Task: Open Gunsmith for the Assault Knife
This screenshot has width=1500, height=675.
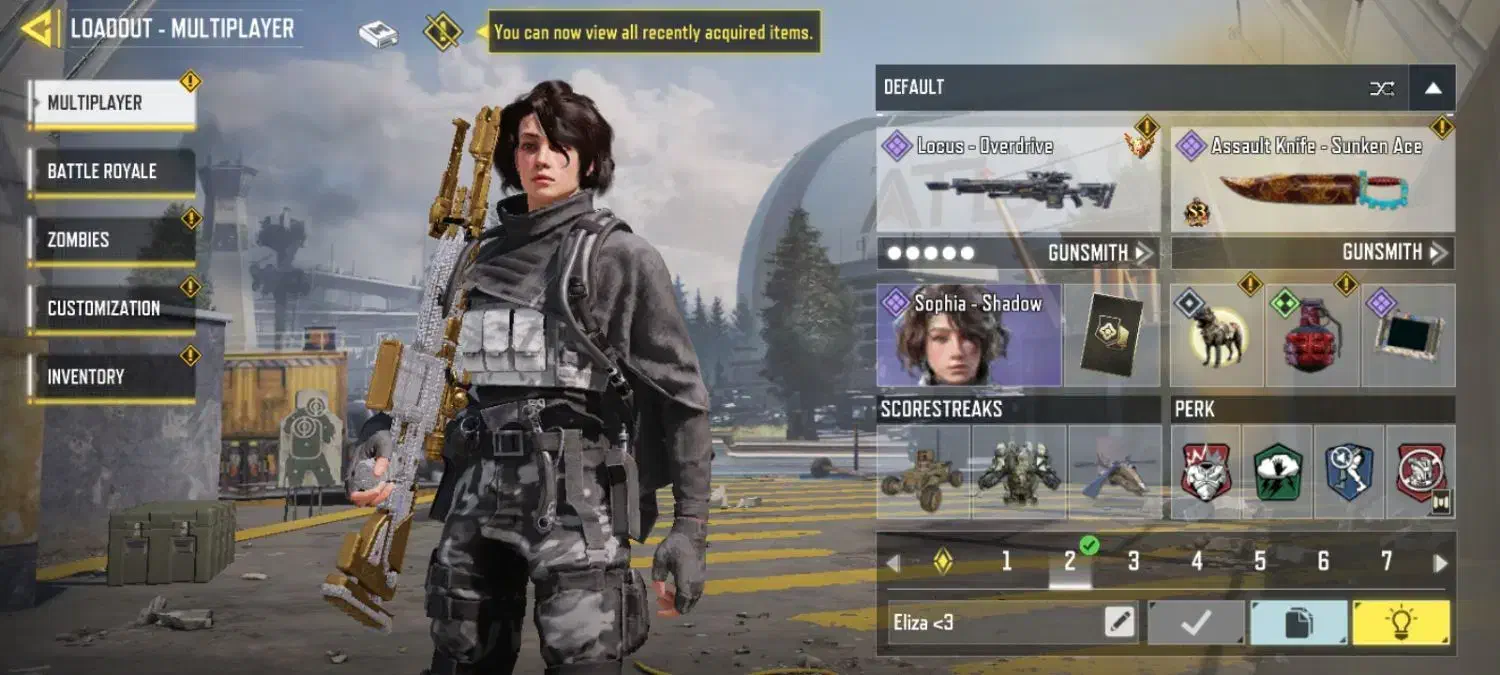Action: (1394, 253)
